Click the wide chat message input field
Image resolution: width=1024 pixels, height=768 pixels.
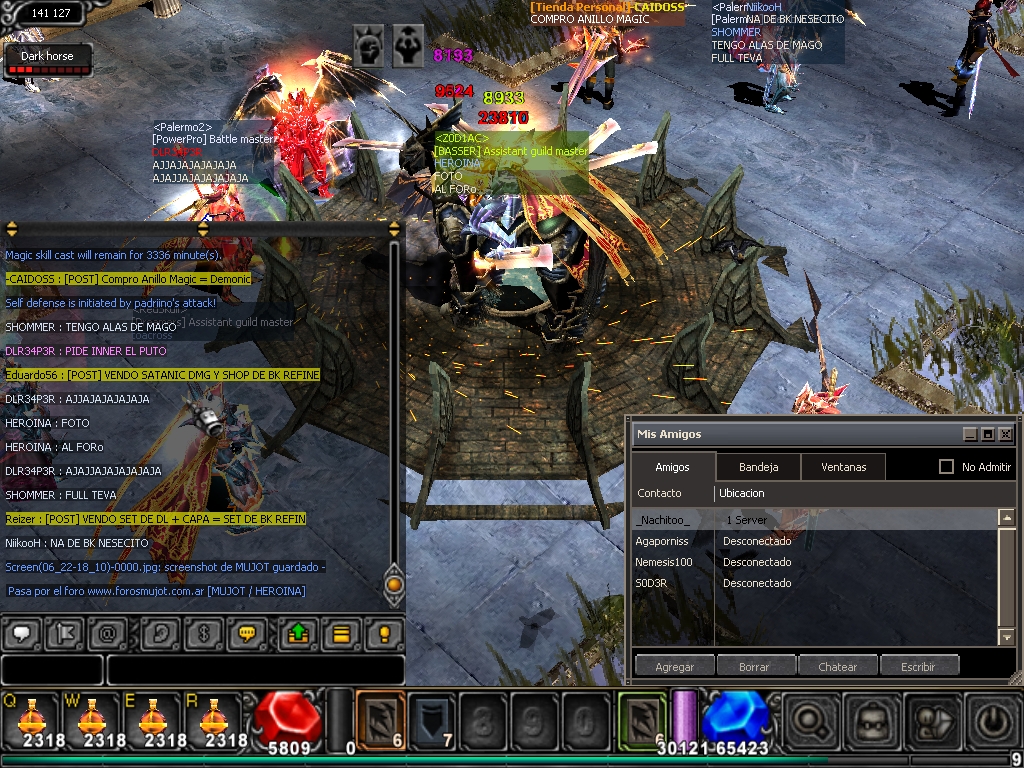click(x=255, y=670)
